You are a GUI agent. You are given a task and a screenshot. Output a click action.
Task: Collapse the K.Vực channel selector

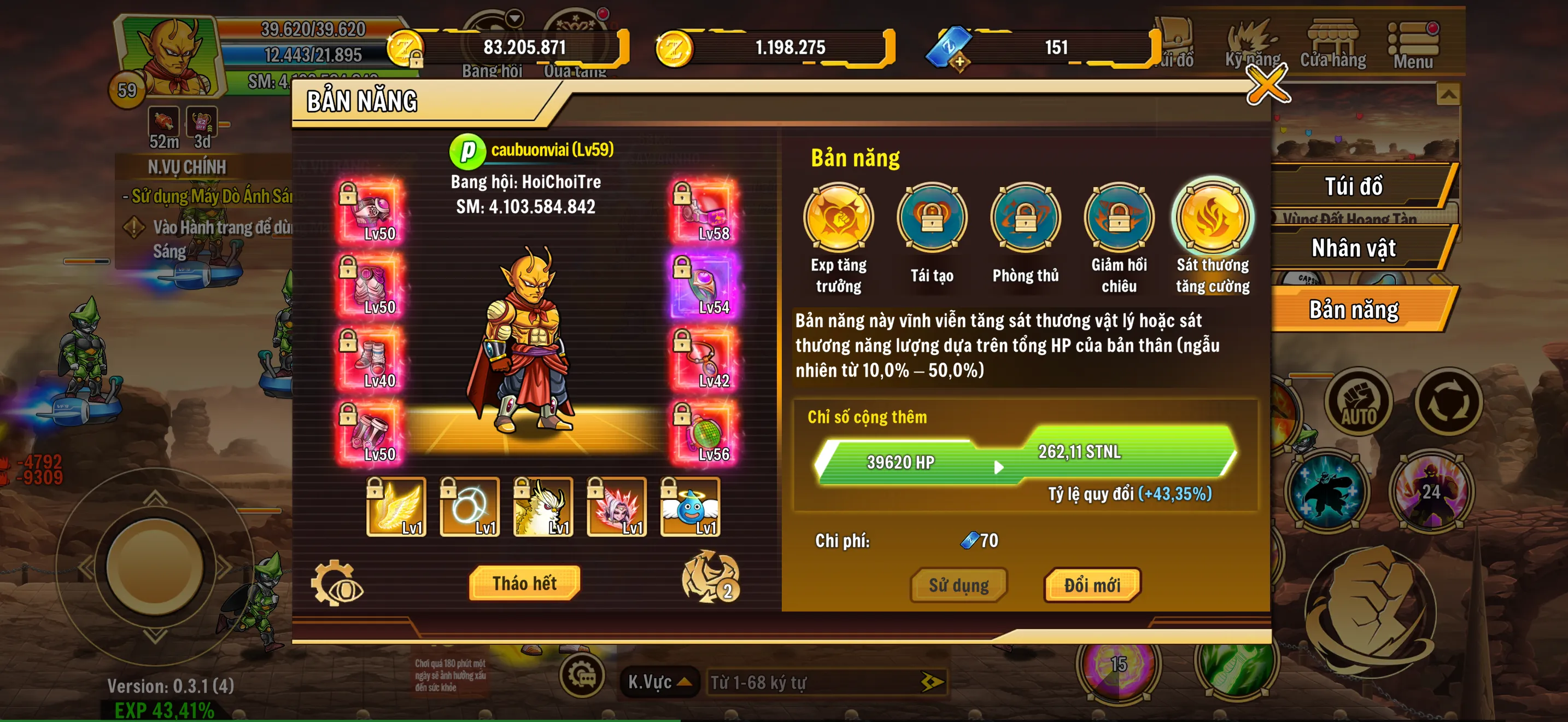pyautogui.click(x=660, y=682)
